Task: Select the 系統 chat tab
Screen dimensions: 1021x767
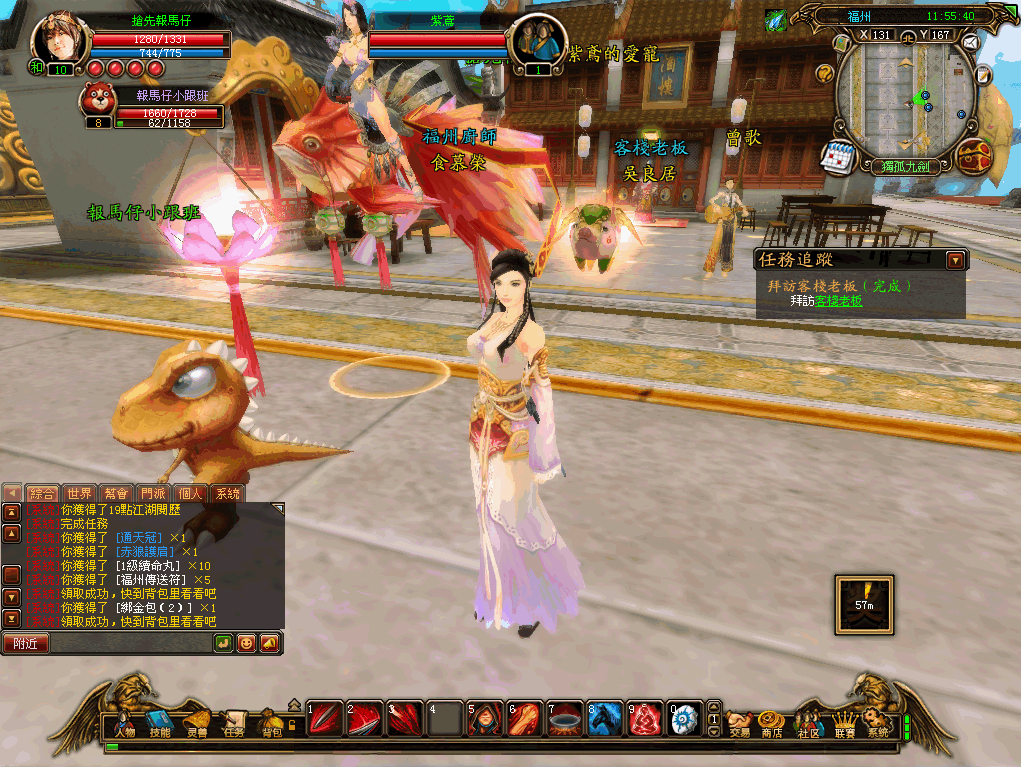Action: point(227,493)
